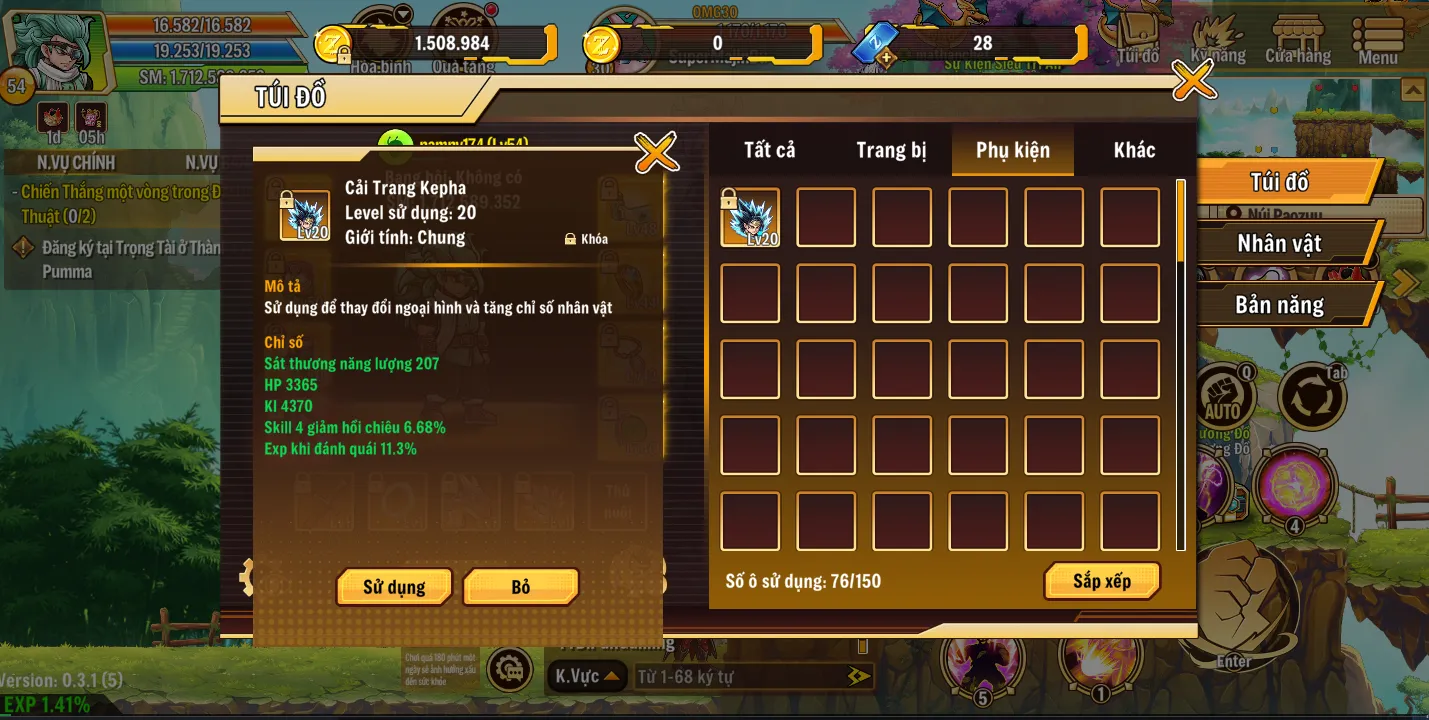Discard item with the Bỏ button
The image size is (1429, 720).
(x=521, y=587)
